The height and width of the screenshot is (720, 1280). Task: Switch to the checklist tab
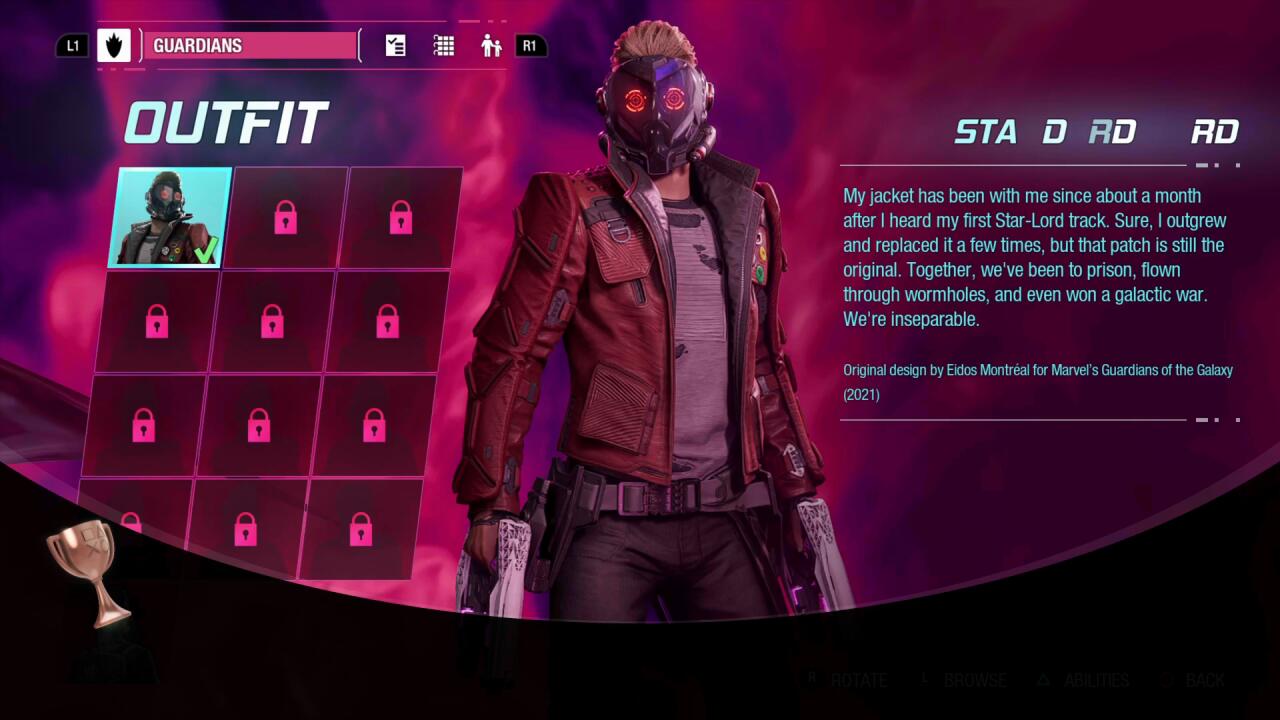tap(396, 46)
